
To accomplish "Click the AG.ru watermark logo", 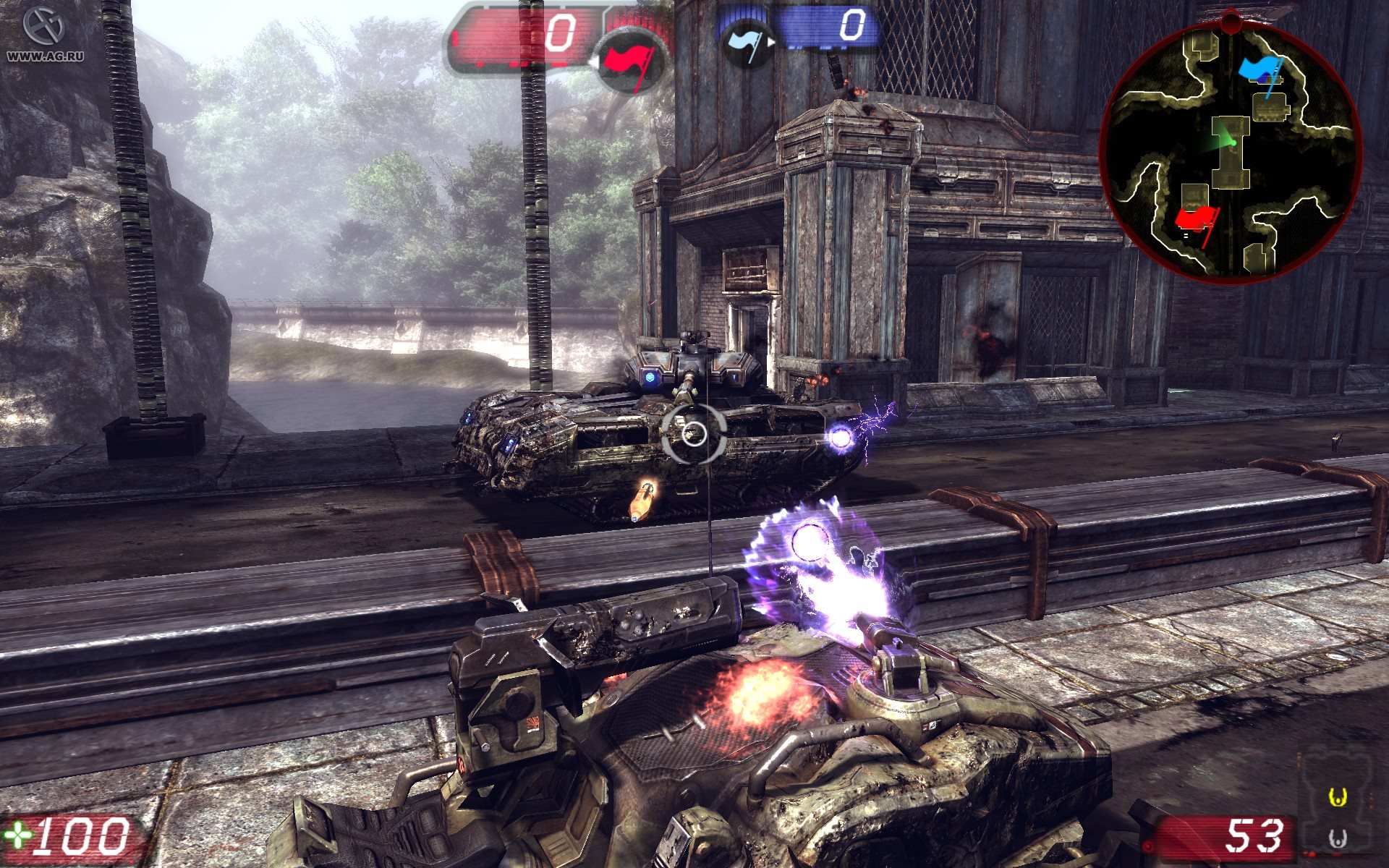I will click(44, 33).
